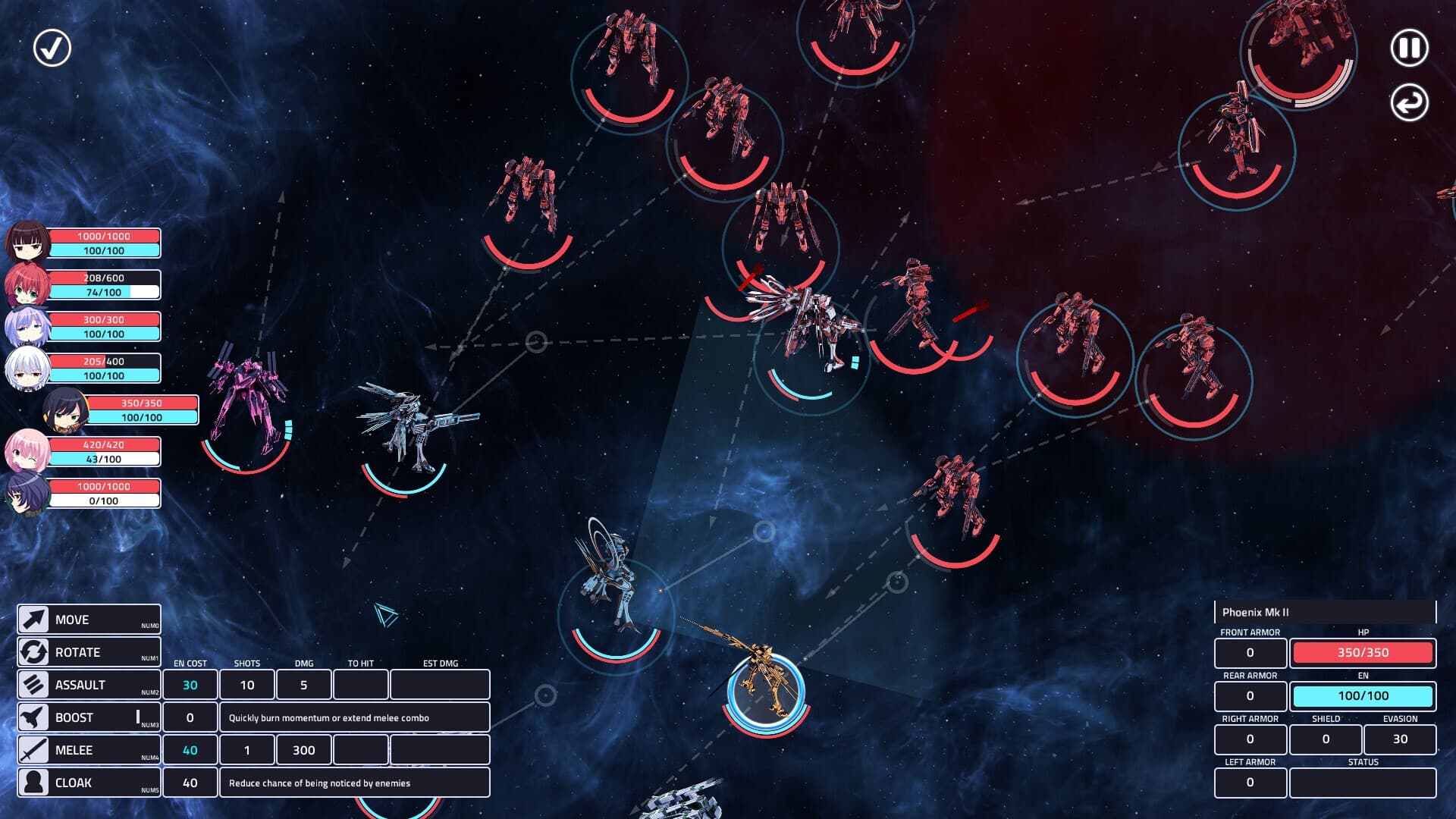Activate the ASSAULT weapon

[89, 685]
